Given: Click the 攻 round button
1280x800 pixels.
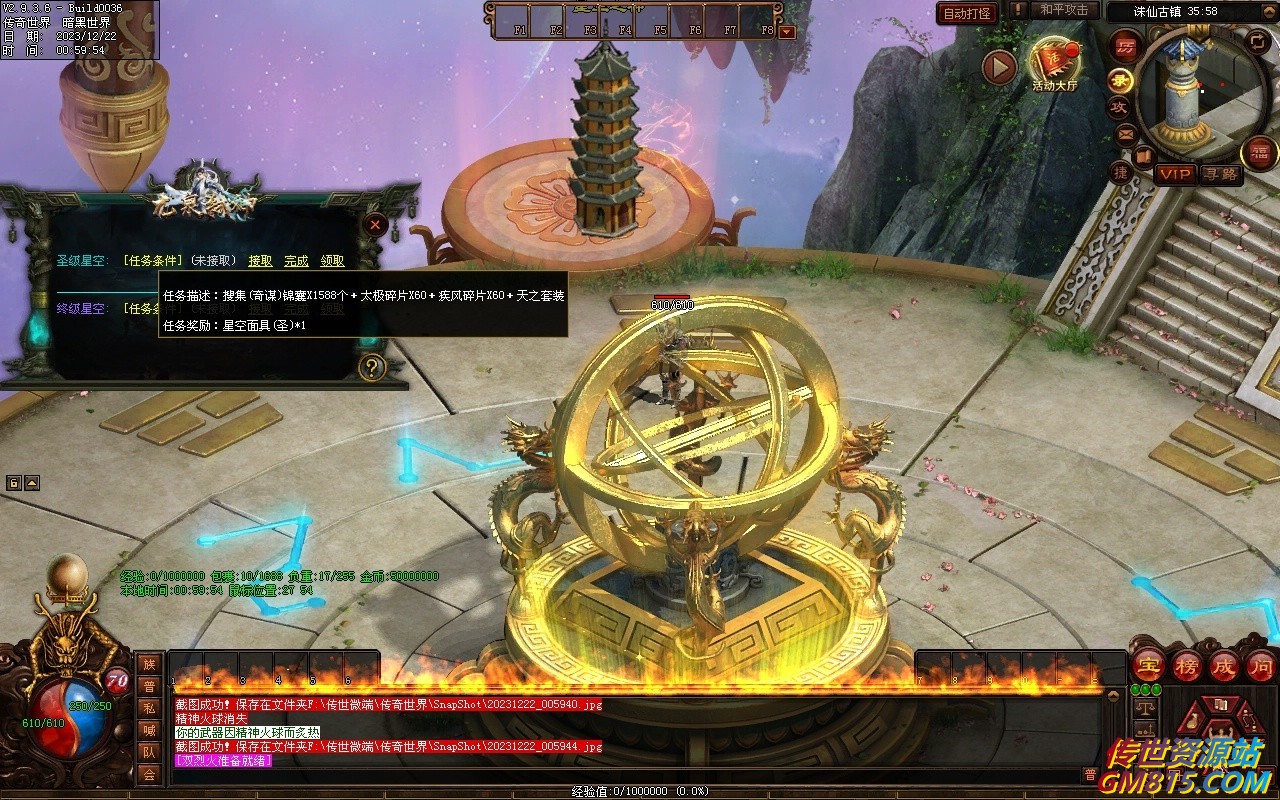Looking at the screenshot, I should coord(1119,106).
